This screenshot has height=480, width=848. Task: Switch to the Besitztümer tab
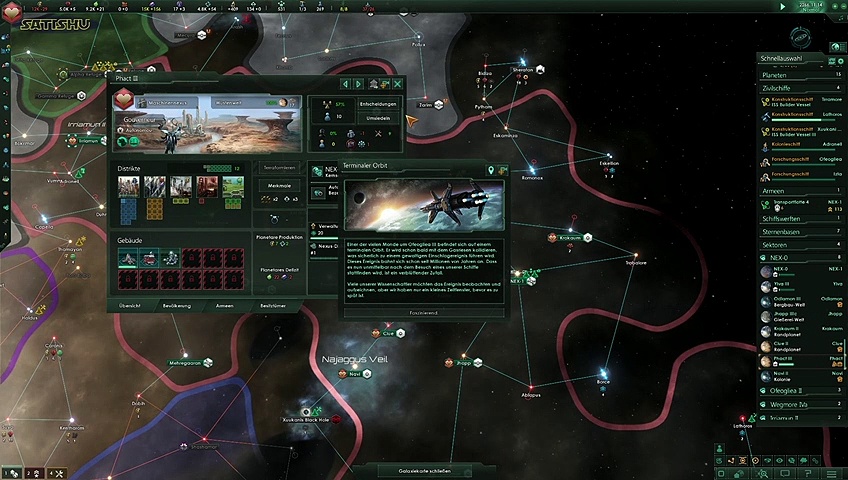(x=274, y=305)
